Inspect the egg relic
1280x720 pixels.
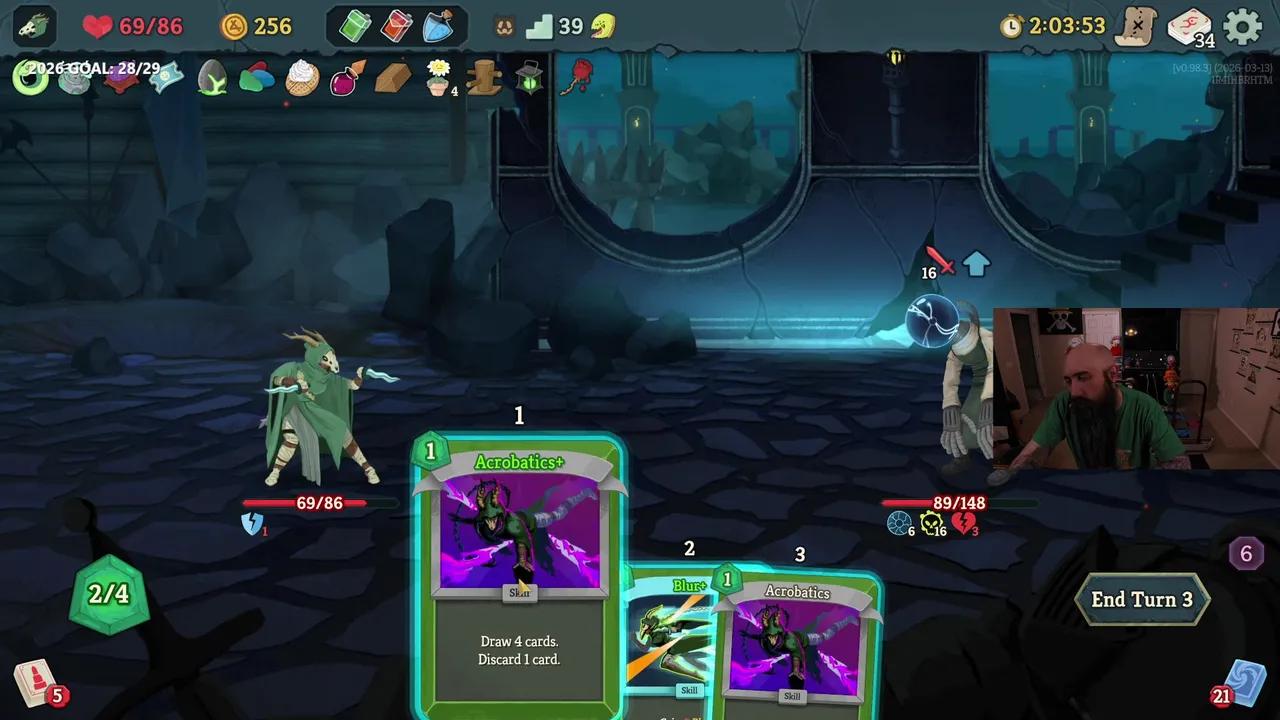pos(212,78)
